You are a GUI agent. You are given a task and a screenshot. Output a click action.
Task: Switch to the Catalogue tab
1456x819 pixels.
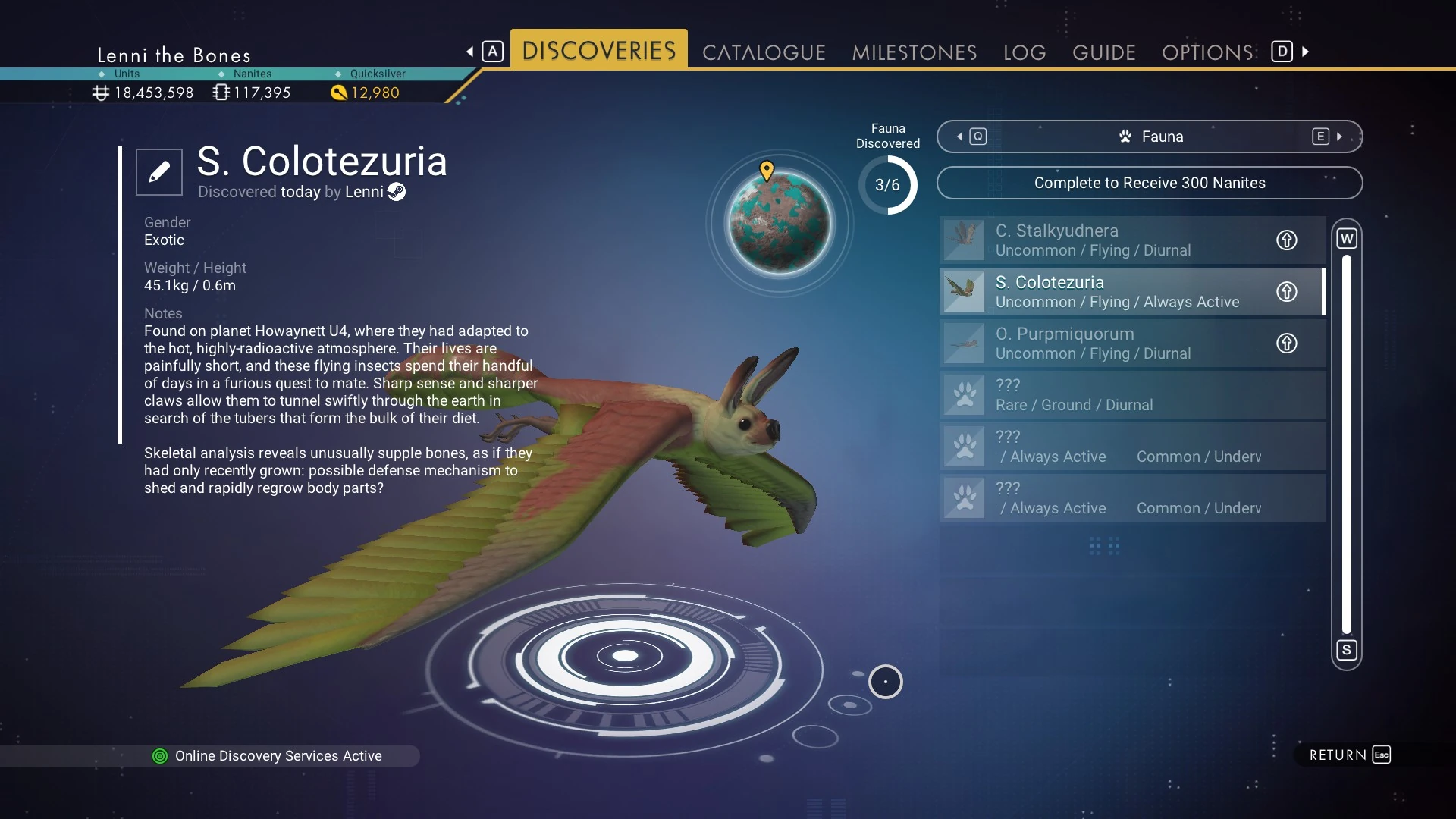[x=764, y=52]
